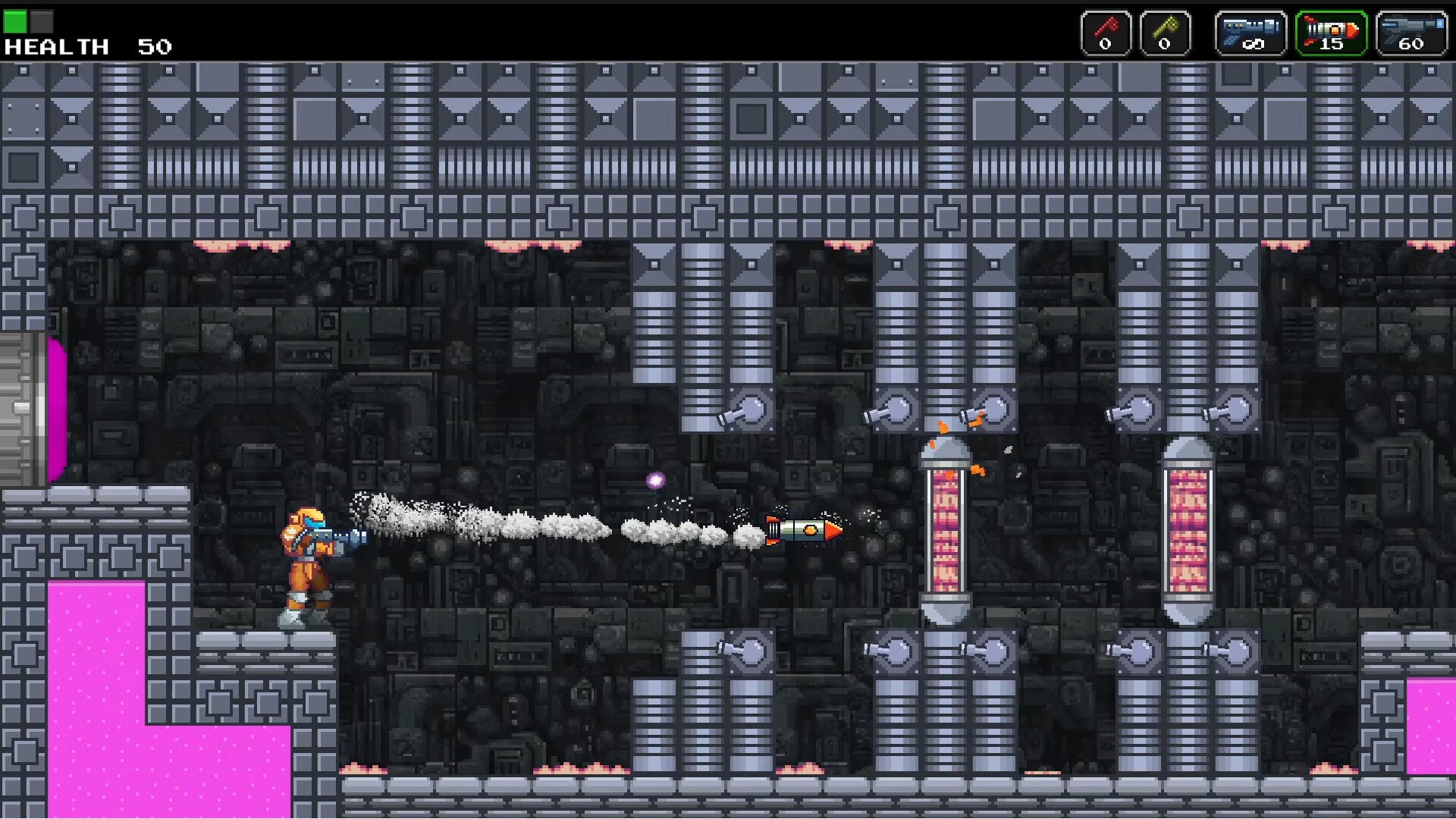
Task: Select the red key slot
Action: coord(1106,33)
